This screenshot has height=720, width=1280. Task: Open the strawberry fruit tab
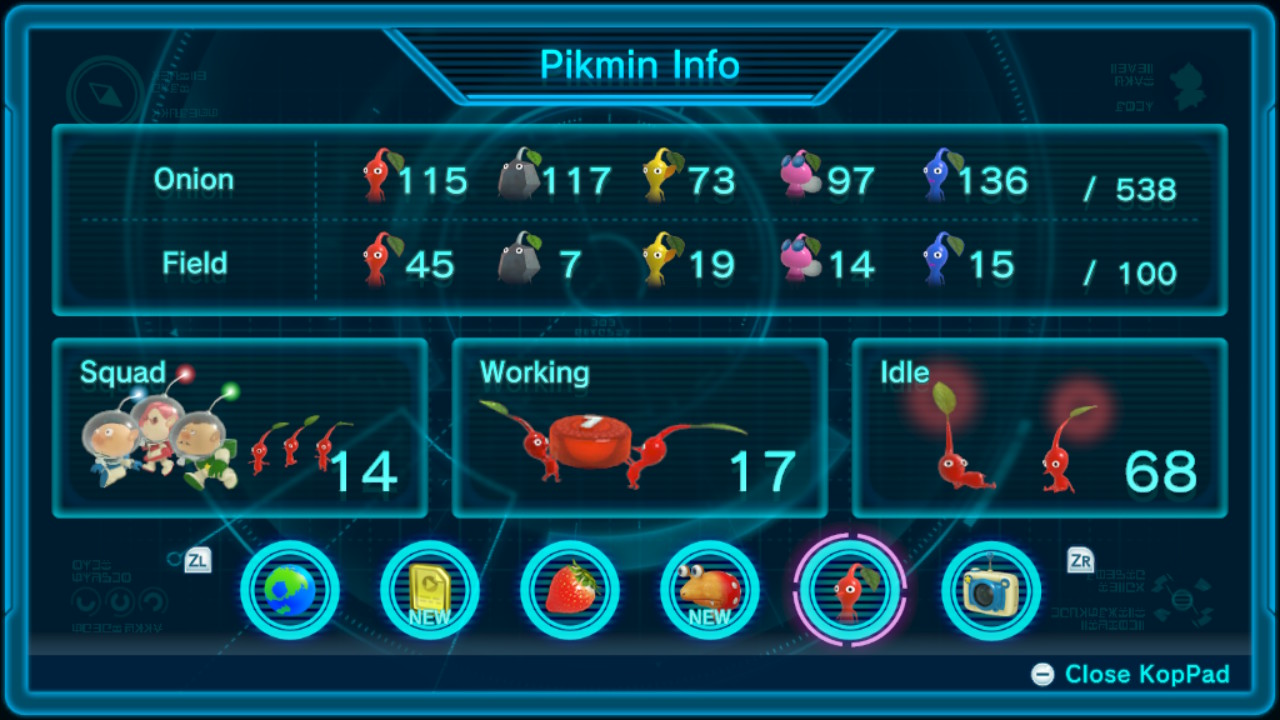pyautogui.click(x=570, y=590)
